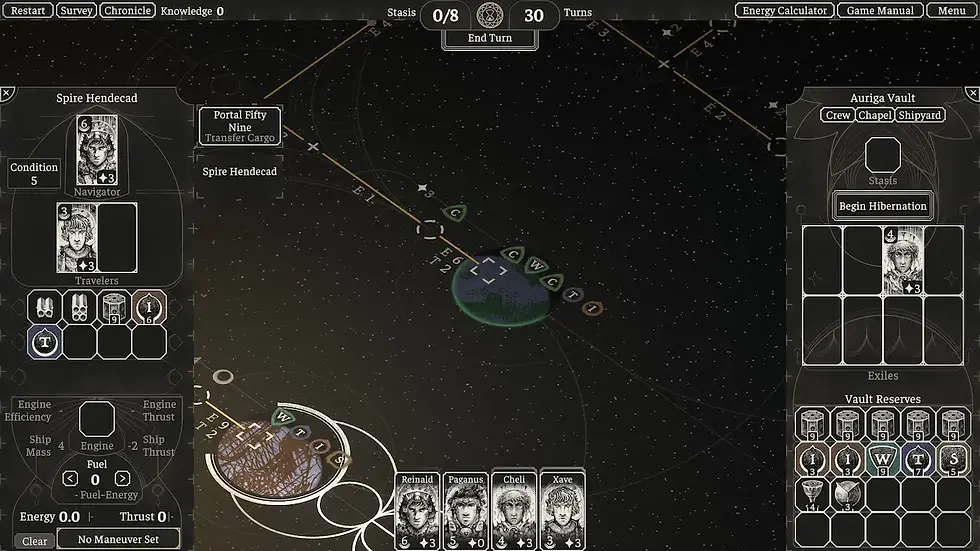Open the Chronicle
This screenshot has height=551, width=980.
click(128, 11)
